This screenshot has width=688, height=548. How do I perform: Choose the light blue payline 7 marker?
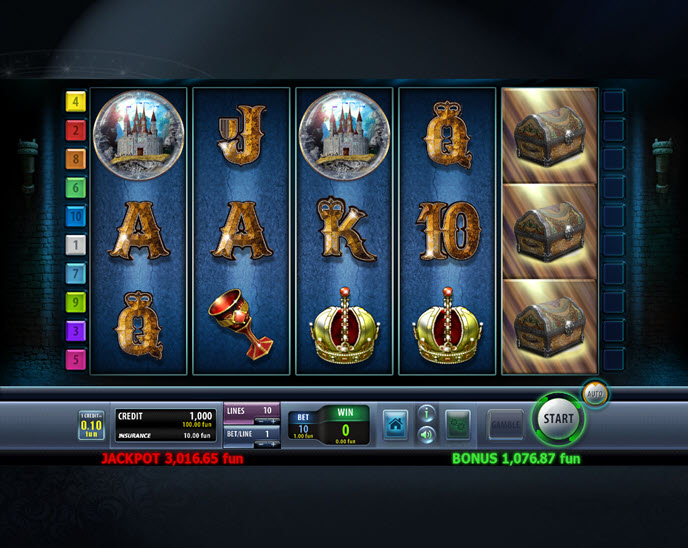coord(75,272)
